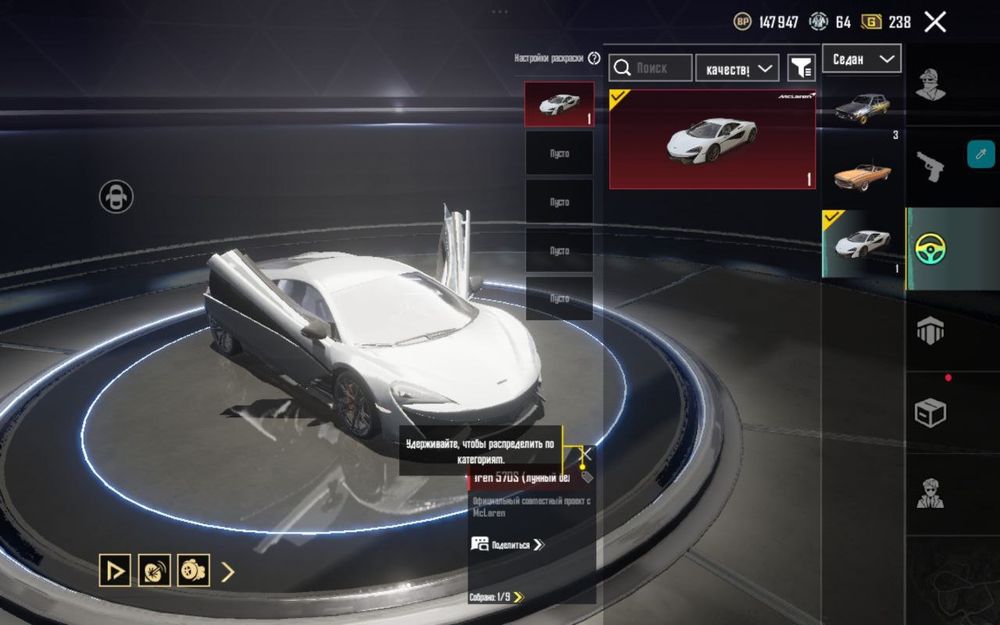Close the vehicle garage screen
The height and width of the screenshot is (625, 1000).
tap(935, 22)
